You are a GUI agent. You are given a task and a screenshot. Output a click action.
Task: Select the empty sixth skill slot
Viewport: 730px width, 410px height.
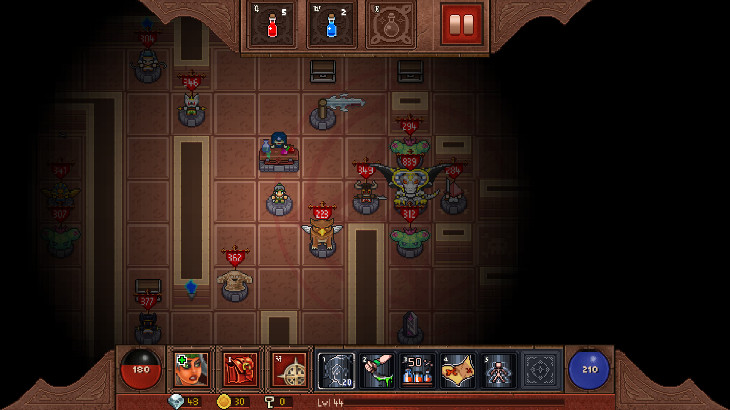tap(540, 370)
